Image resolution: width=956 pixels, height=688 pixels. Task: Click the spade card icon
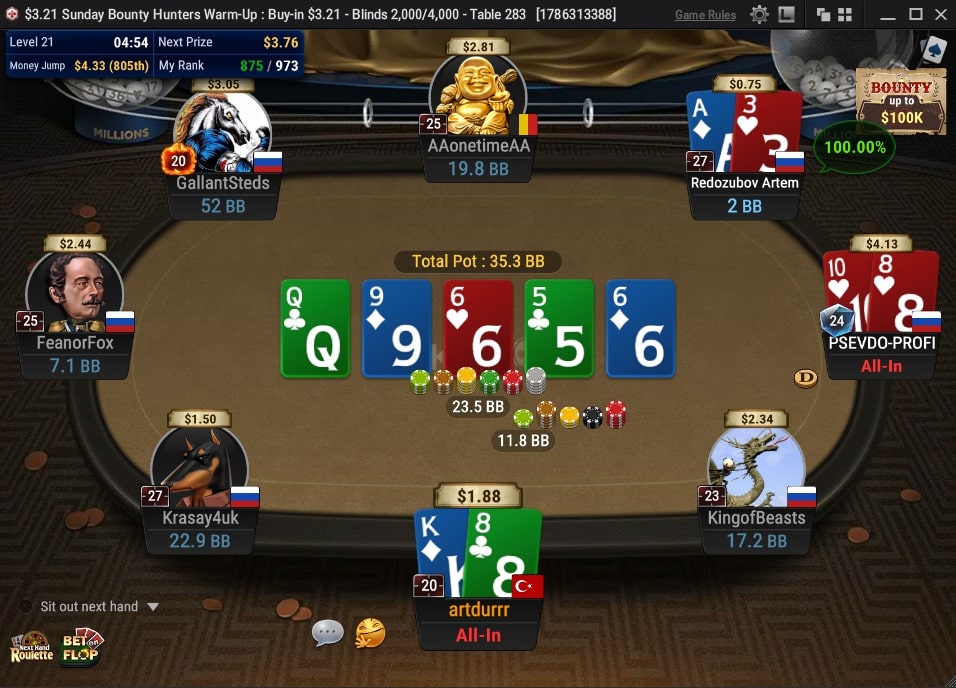[932, 50]
